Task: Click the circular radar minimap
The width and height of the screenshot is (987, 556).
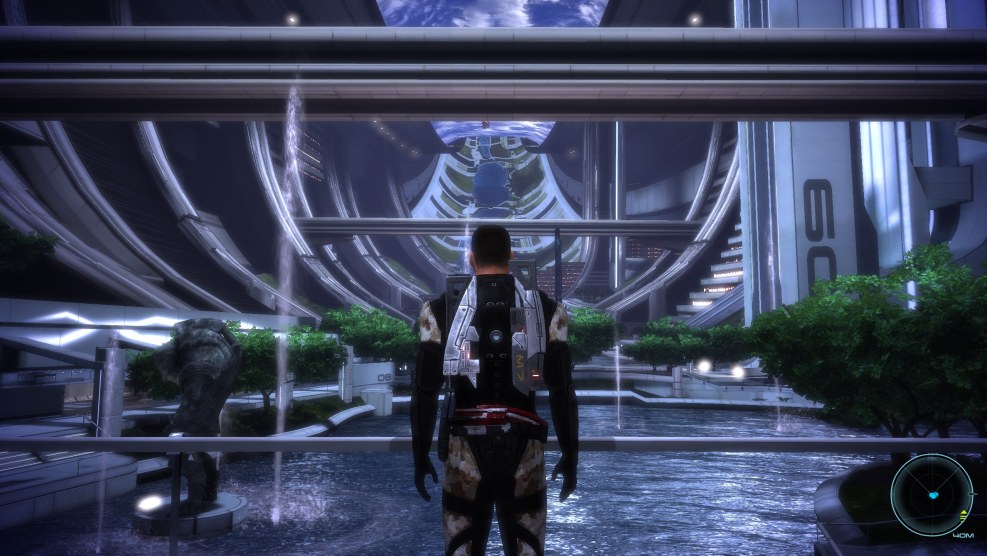Action: click(932, 495)
